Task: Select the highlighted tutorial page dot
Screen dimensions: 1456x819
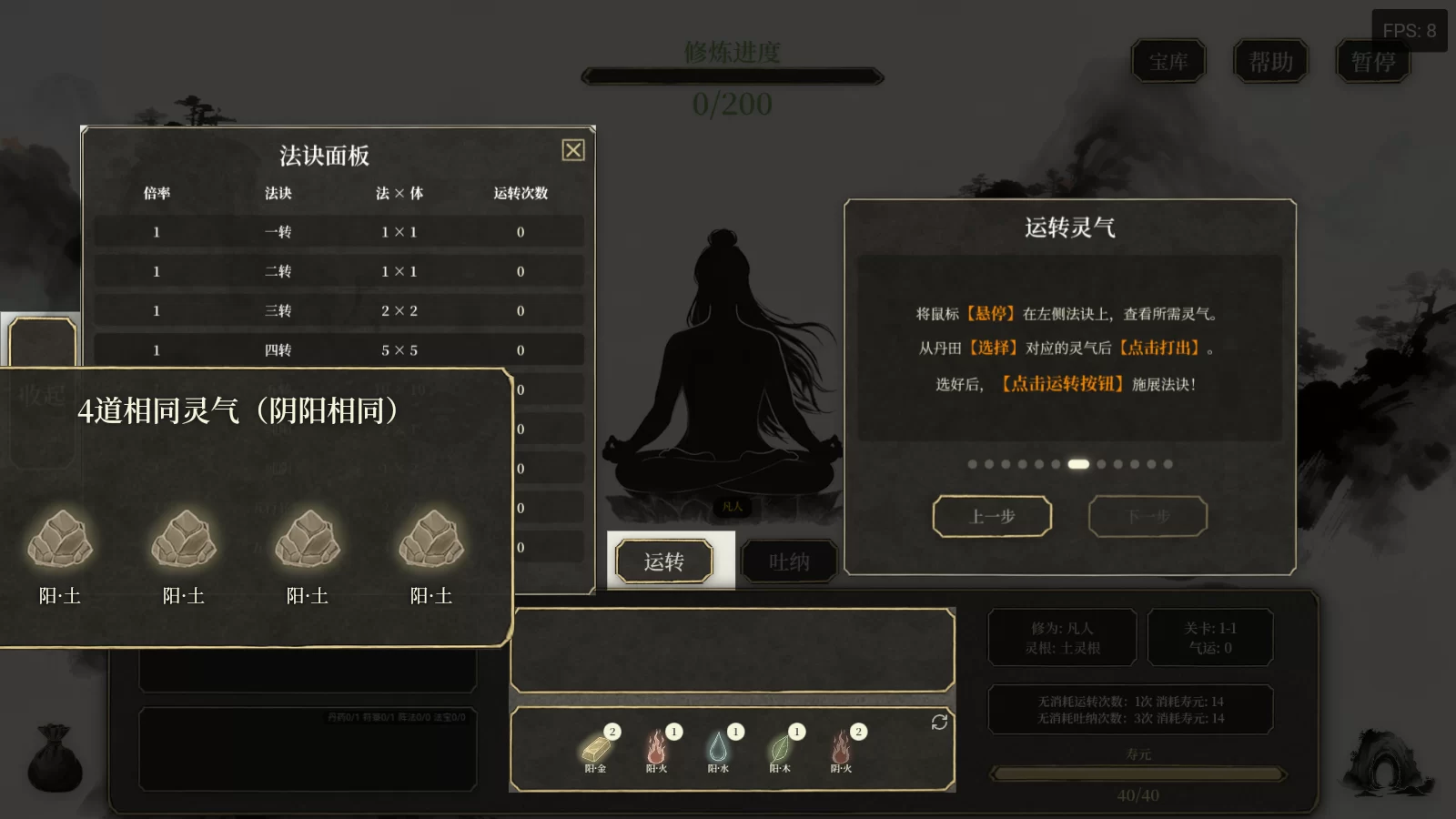Action: tap(1079, 464)
